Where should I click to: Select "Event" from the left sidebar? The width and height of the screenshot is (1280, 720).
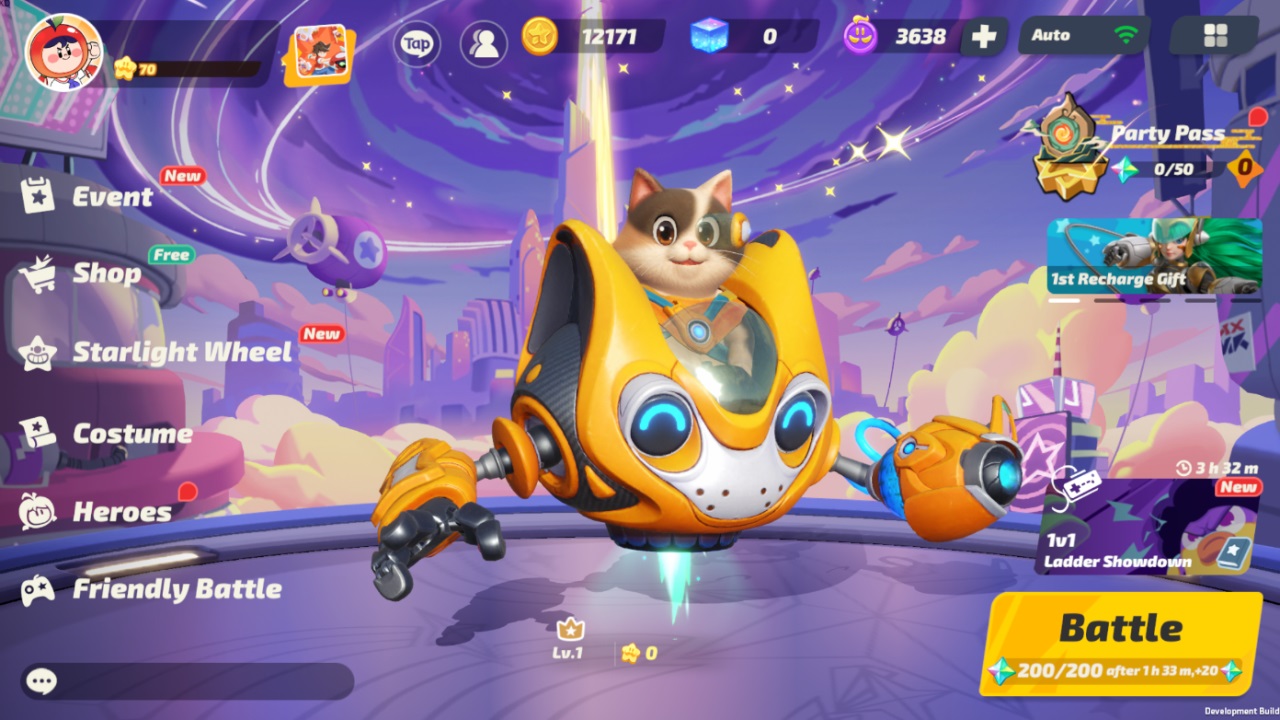(x=112, y=196)
